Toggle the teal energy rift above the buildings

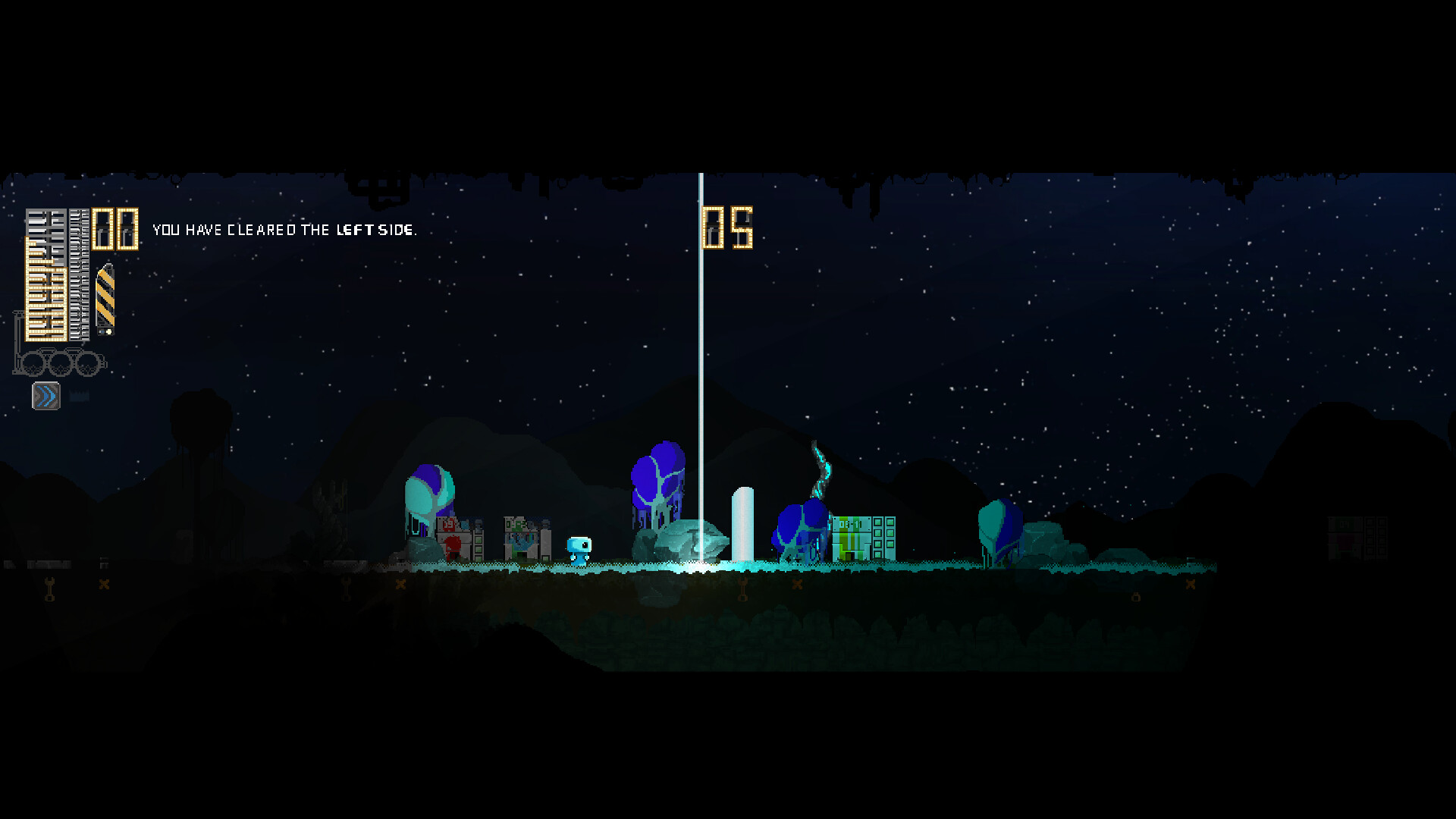[x=823, y=466]
